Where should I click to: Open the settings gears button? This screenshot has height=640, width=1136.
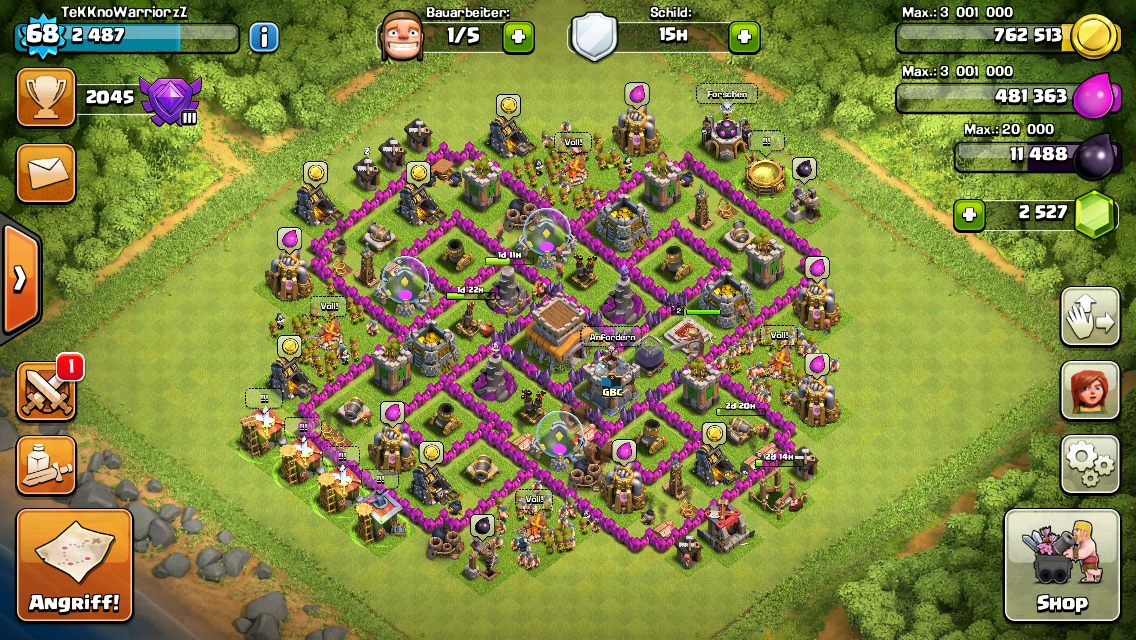pos(1089,464)
